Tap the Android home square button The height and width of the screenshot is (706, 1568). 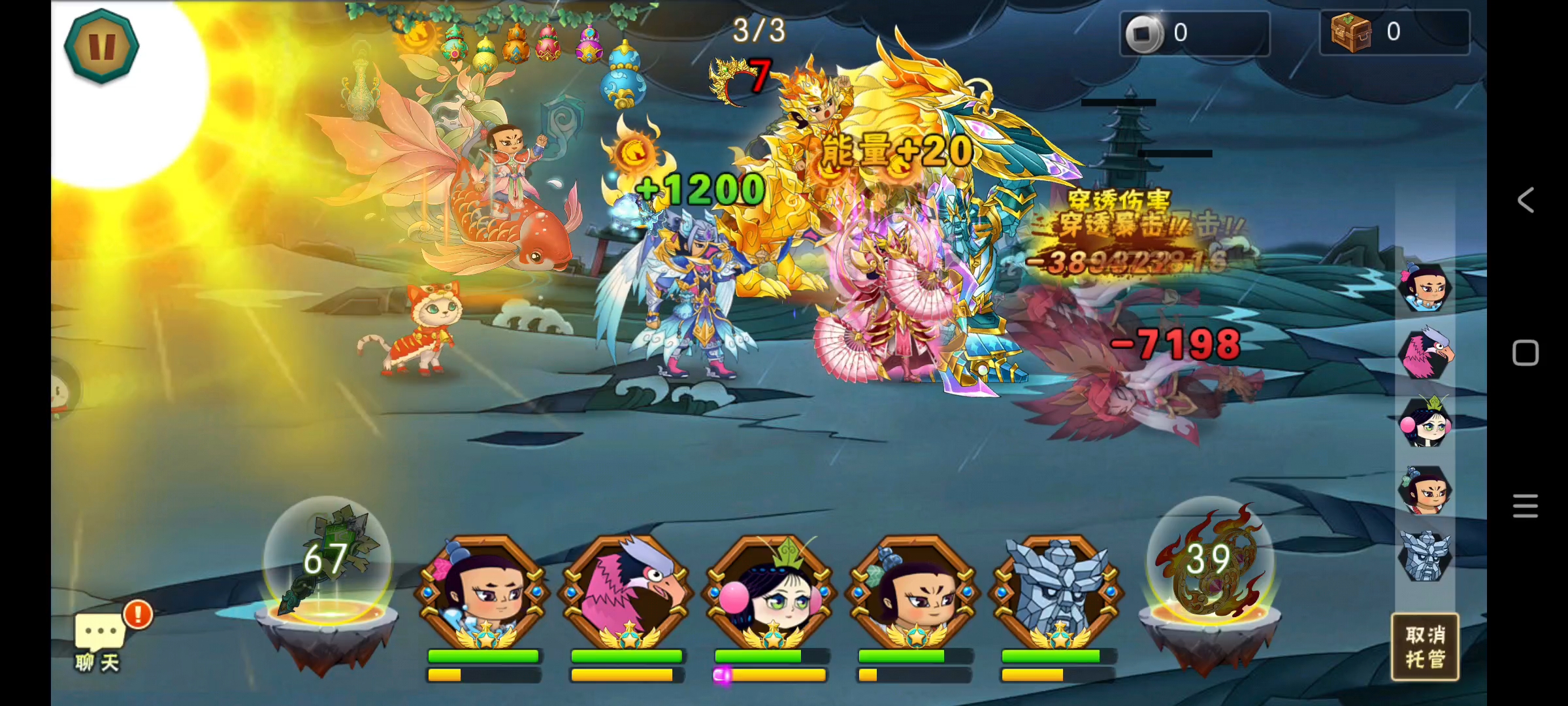pos(1526,353)
